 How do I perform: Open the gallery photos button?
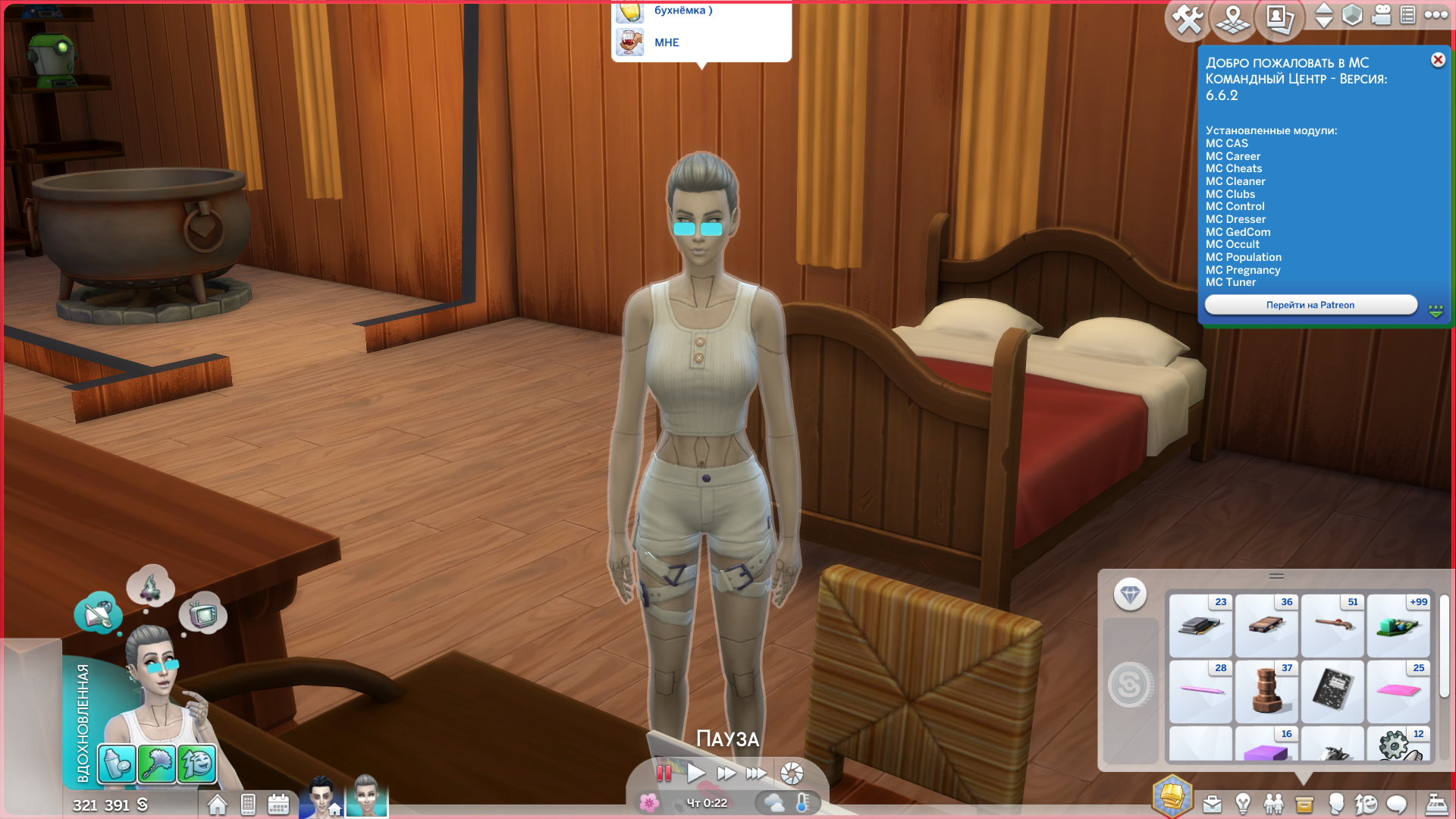[x=1280, y=19]
